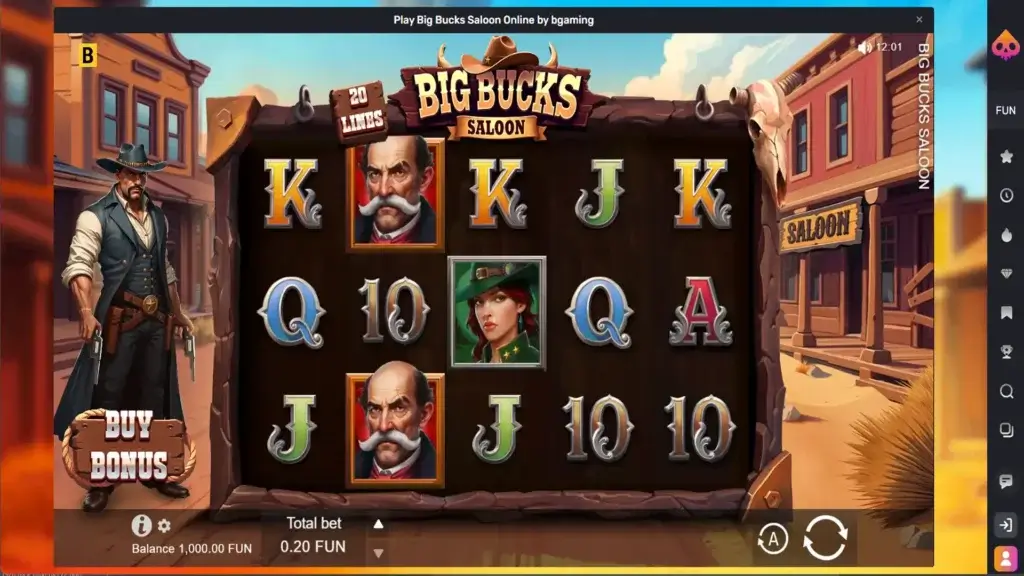Click the pink skull casino logo
Screen dimensions: 1024x576
pos(1006,46)
